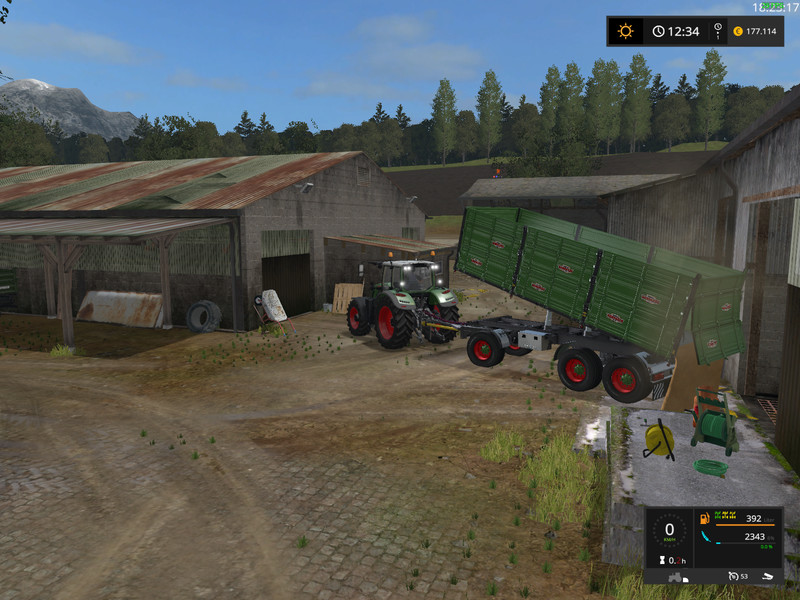Image resolution: width=800 pixels, height=600 pixels.
Task: Click the tractor and trailer icon
Action: click(676, 577)
